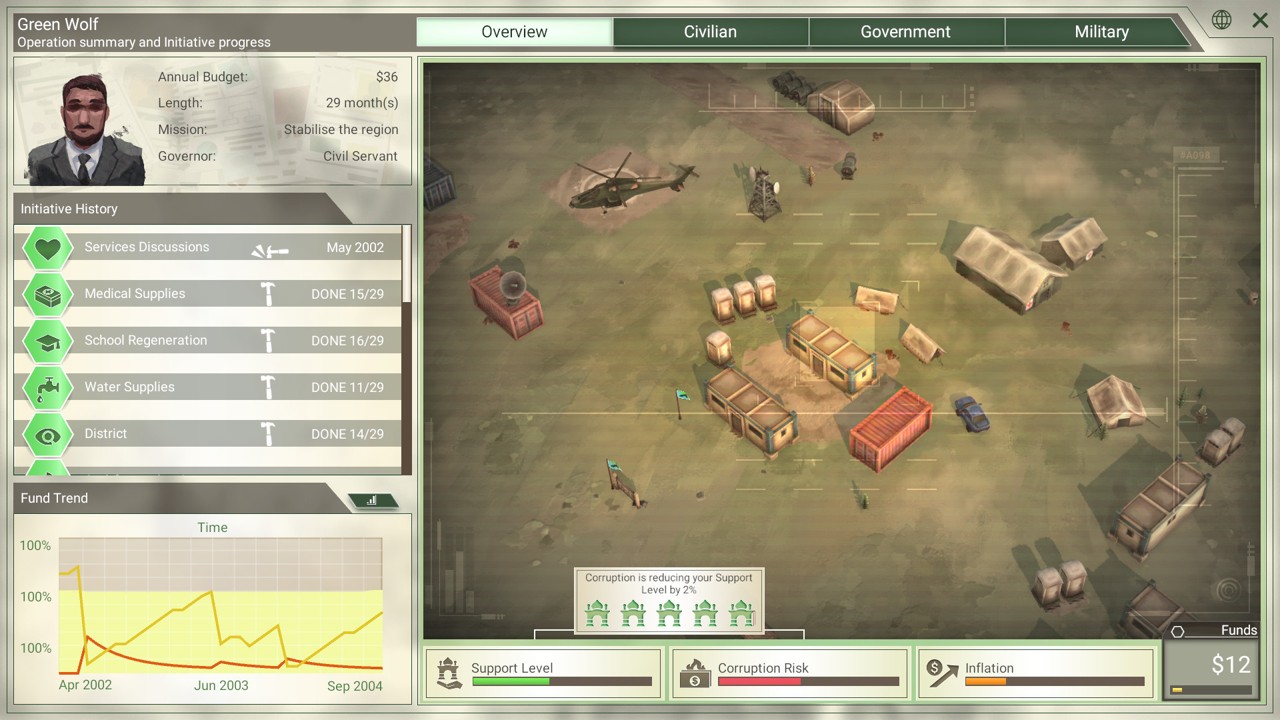Screen dimensions: 1280x720
Task: Choose the Medical Supplies initiative row
Action: click(x=210, y=294)
